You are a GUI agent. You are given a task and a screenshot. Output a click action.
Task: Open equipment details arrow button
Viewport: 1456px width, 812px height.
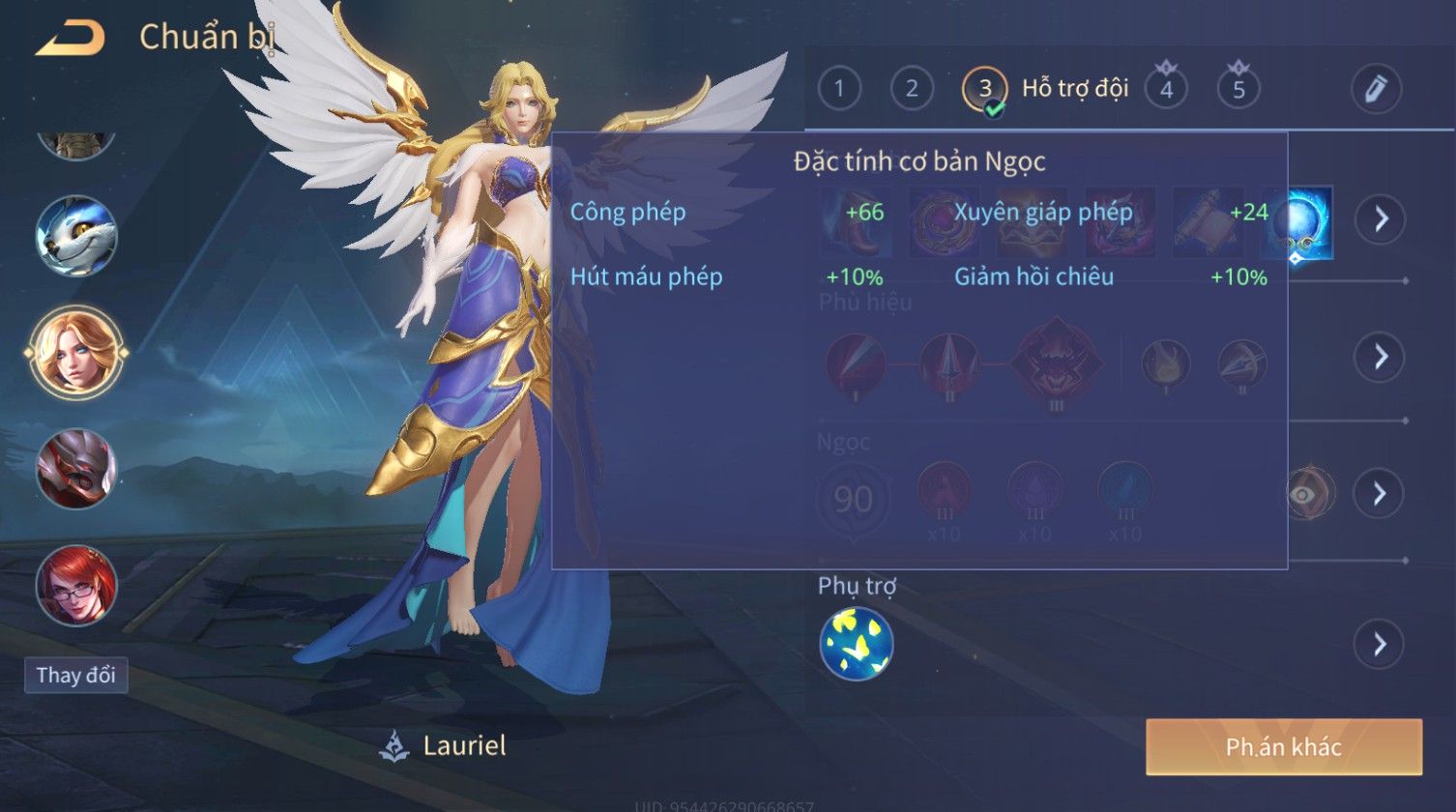[x=1380, y=220]
